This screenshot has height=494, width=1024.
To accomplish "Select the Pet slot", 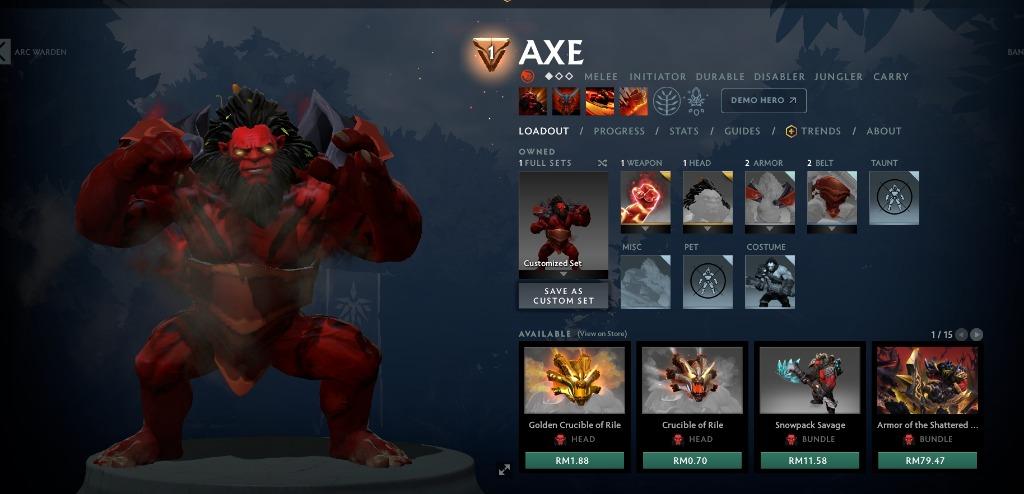I will [x=707, y=282].
